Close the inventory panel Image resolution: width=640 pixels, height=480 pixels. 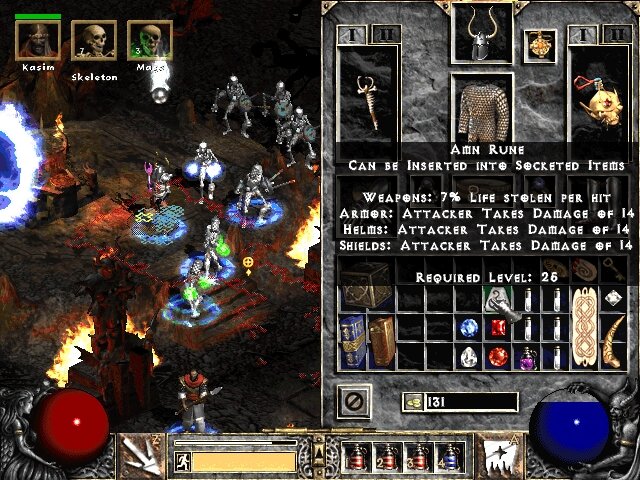[x=357, y=401]
